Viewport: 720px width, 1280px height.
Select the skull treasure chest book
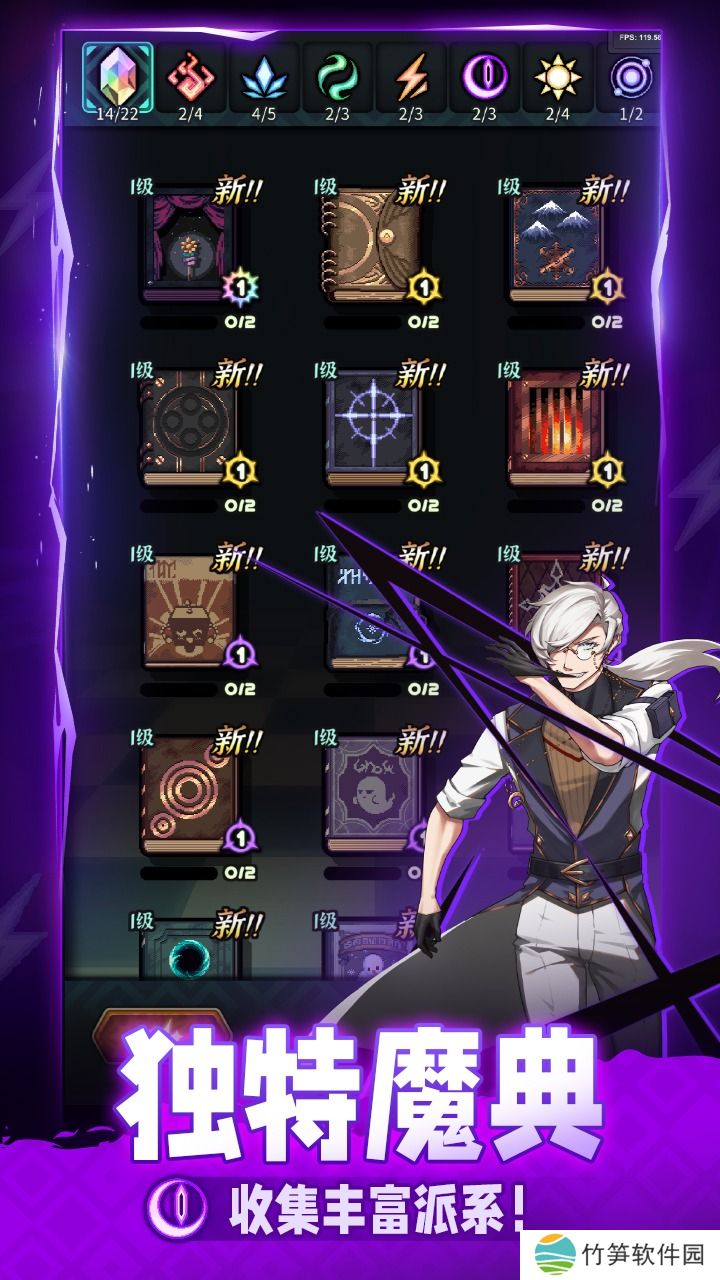[190, 612]
